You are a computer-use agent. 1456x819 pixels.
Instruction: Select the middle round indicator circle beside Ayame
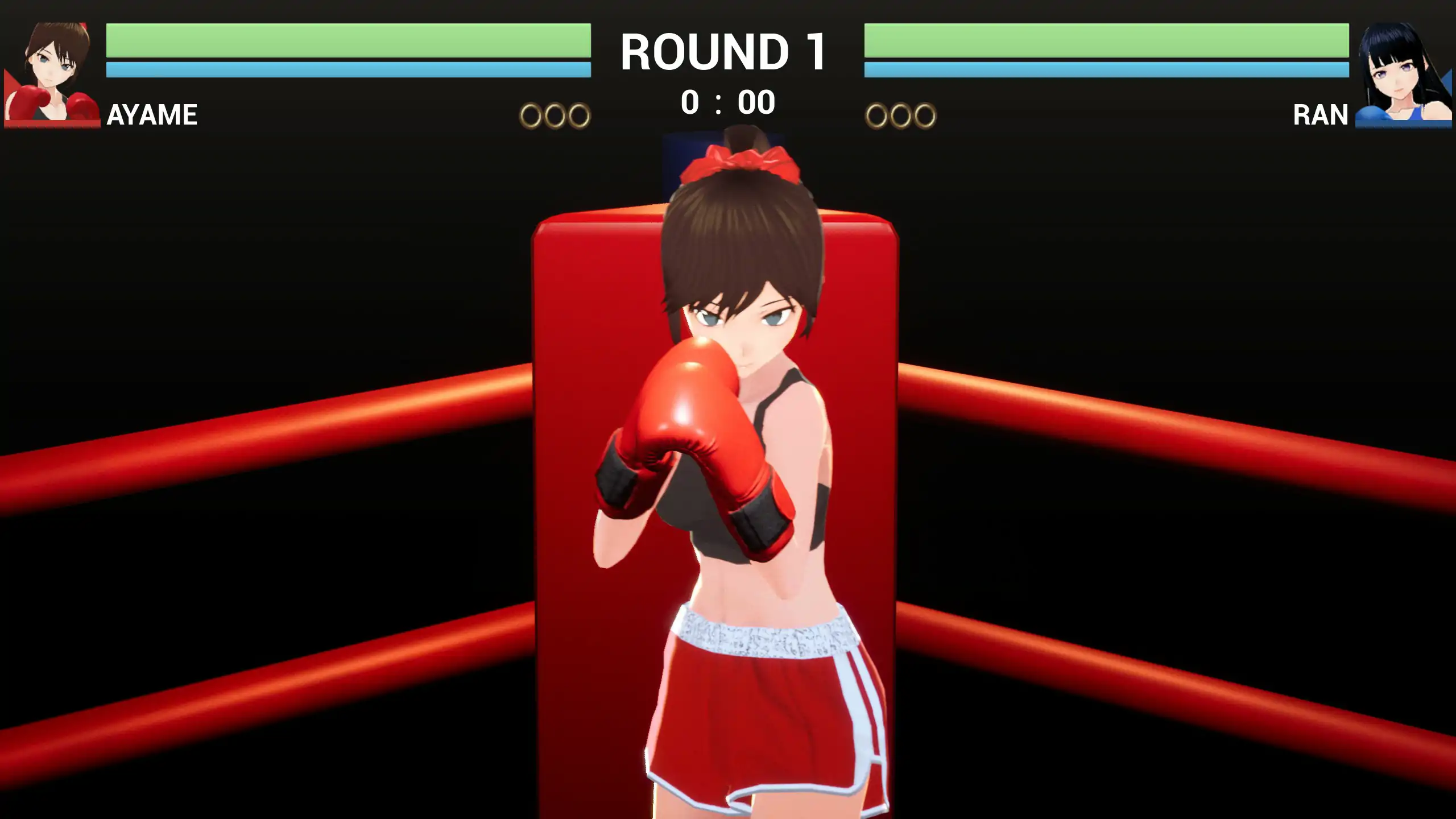555,114
